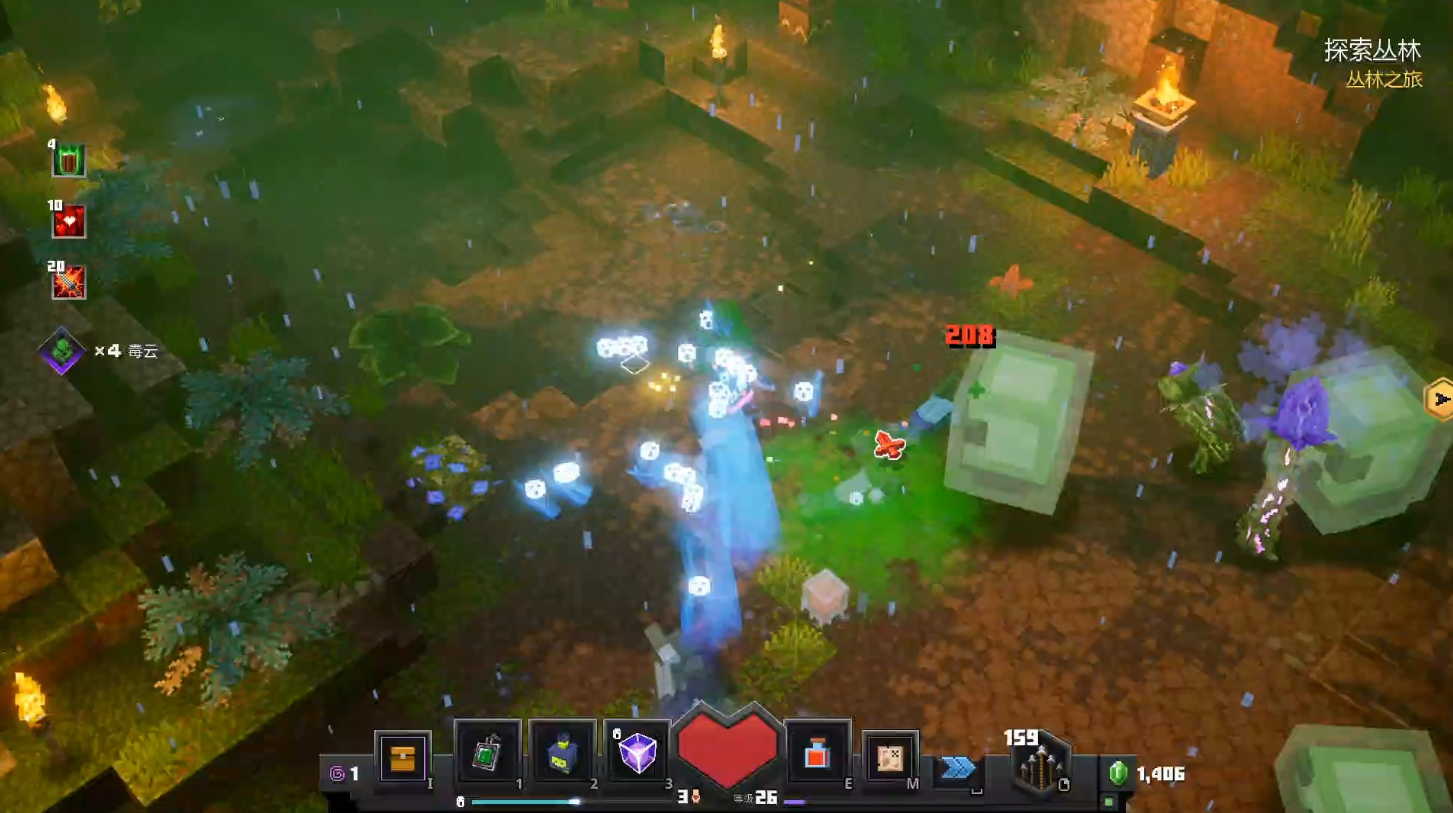Open the 探索丛林 objective tracker
Viewport: 1453px width, 813px height.
[1372, 50]
